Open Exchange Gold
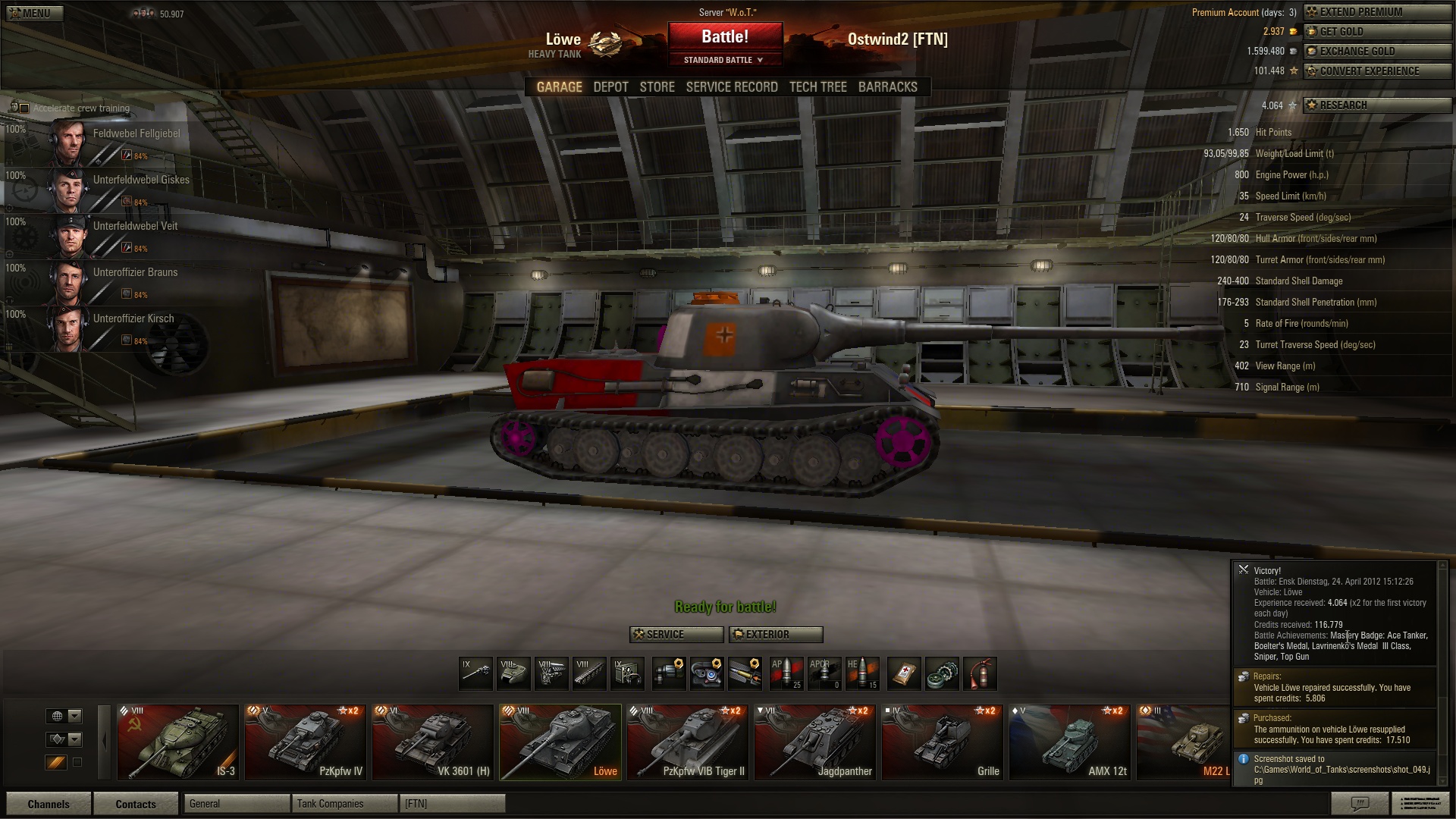This screenshot has height=819, width=1456. [1376, 52]
